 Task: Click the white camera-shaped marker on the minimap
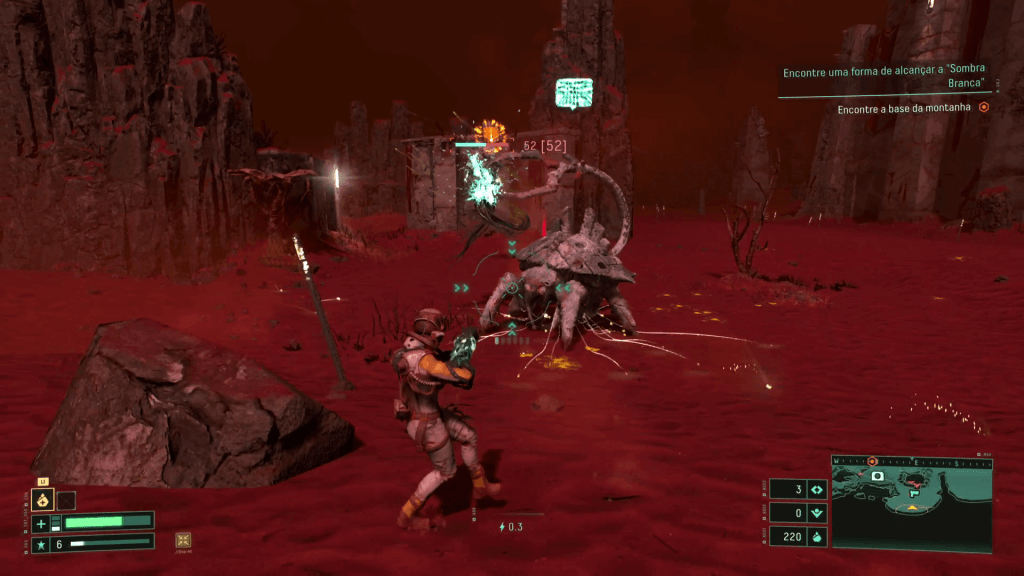tap(877, 477)
